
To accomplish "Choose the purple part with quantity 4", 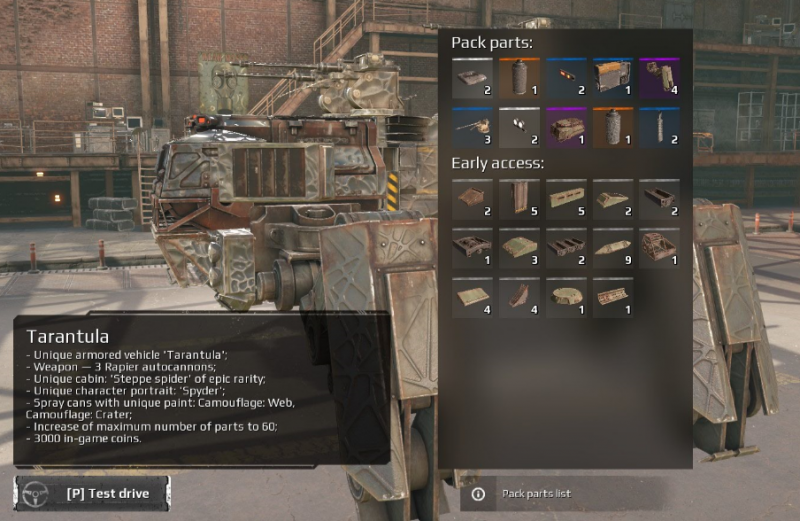I will (x=660, y=78).
